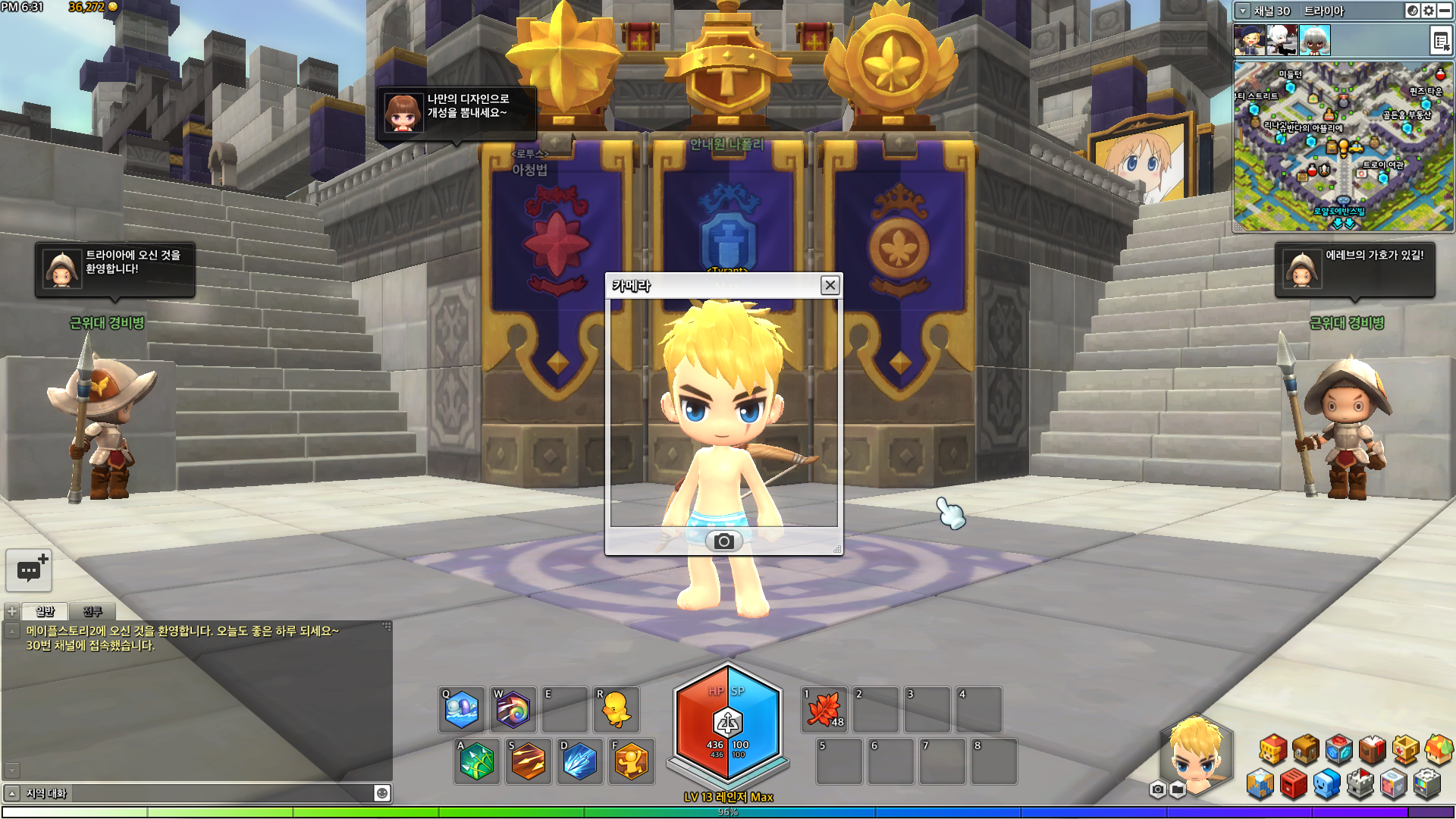The image size is (1456, 819).
Task: Activate the yellow climbing figure skill
Action: [x=631, y=761]
